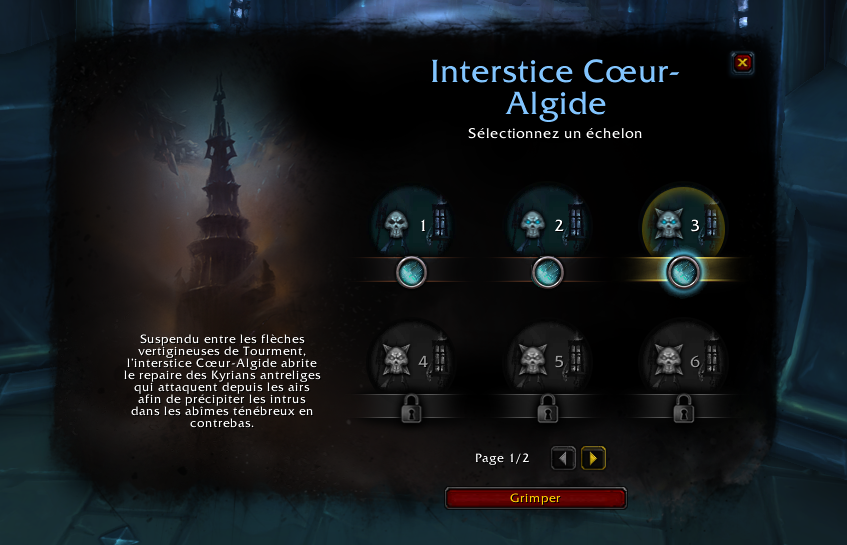Screen dimensions: 847x545
Task: Go to the previous page of échelons
Action: [564, 458]
